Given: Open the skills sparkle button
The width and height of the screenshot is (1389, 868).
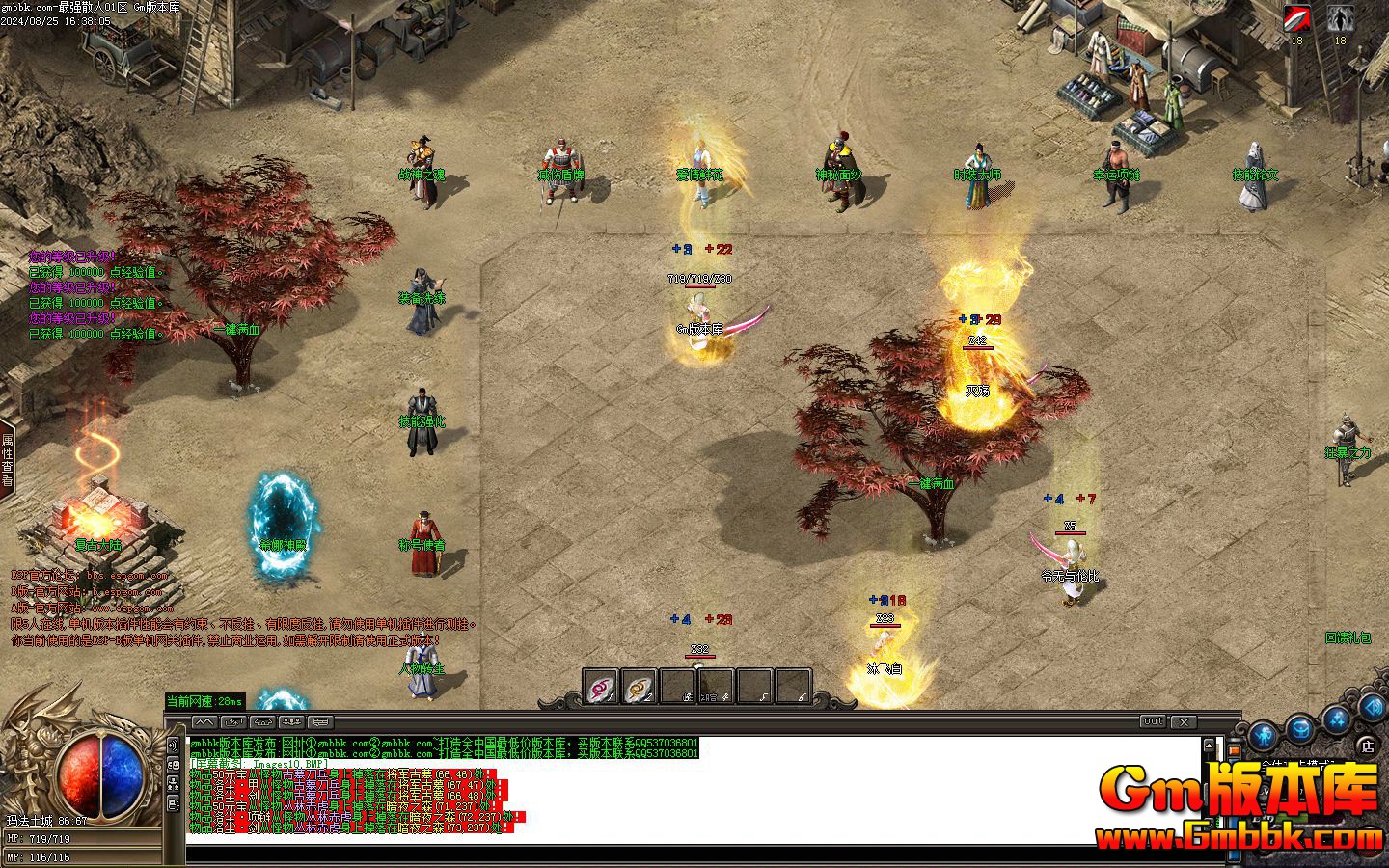Looking at the screenshot, I should [1337, 719].
